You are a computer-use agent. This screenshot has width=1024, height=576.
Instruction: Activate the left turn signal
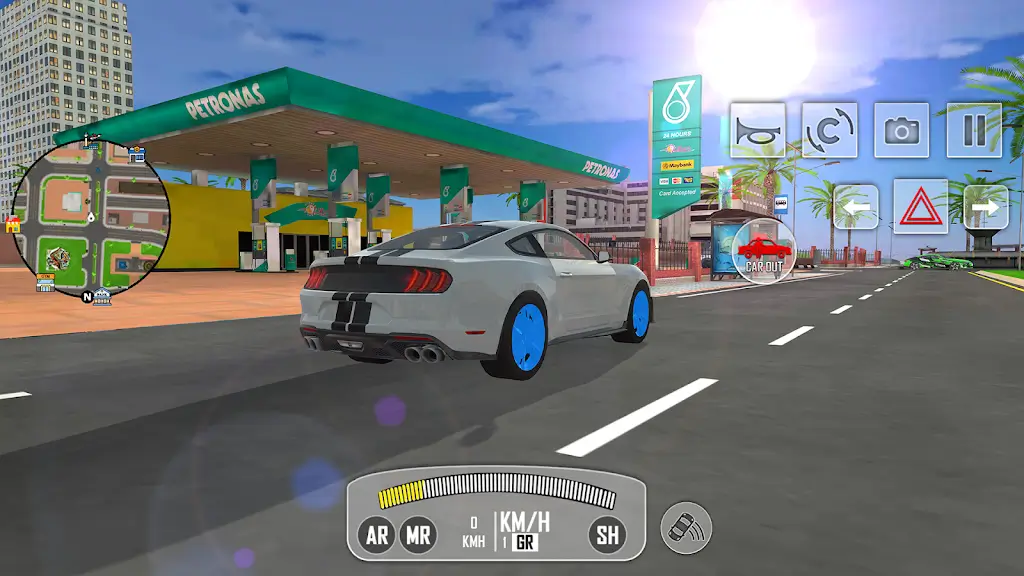point(856,207)
